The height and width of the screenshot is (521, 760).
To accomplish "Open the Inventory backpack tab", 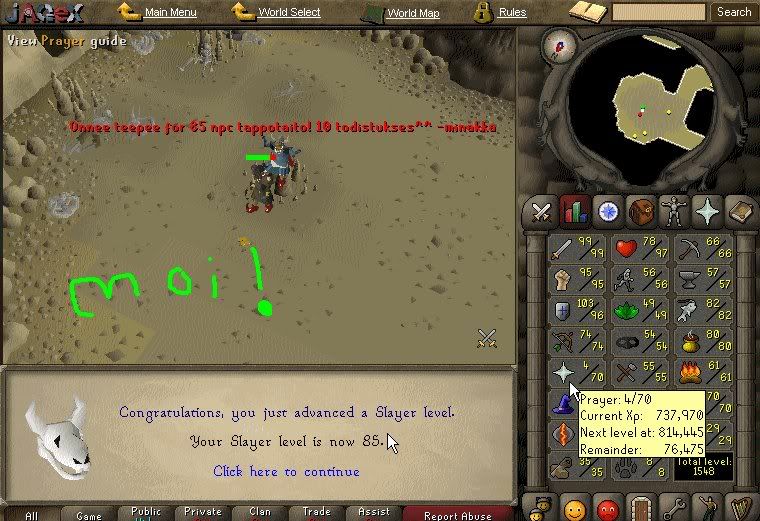I will [641, 211].
